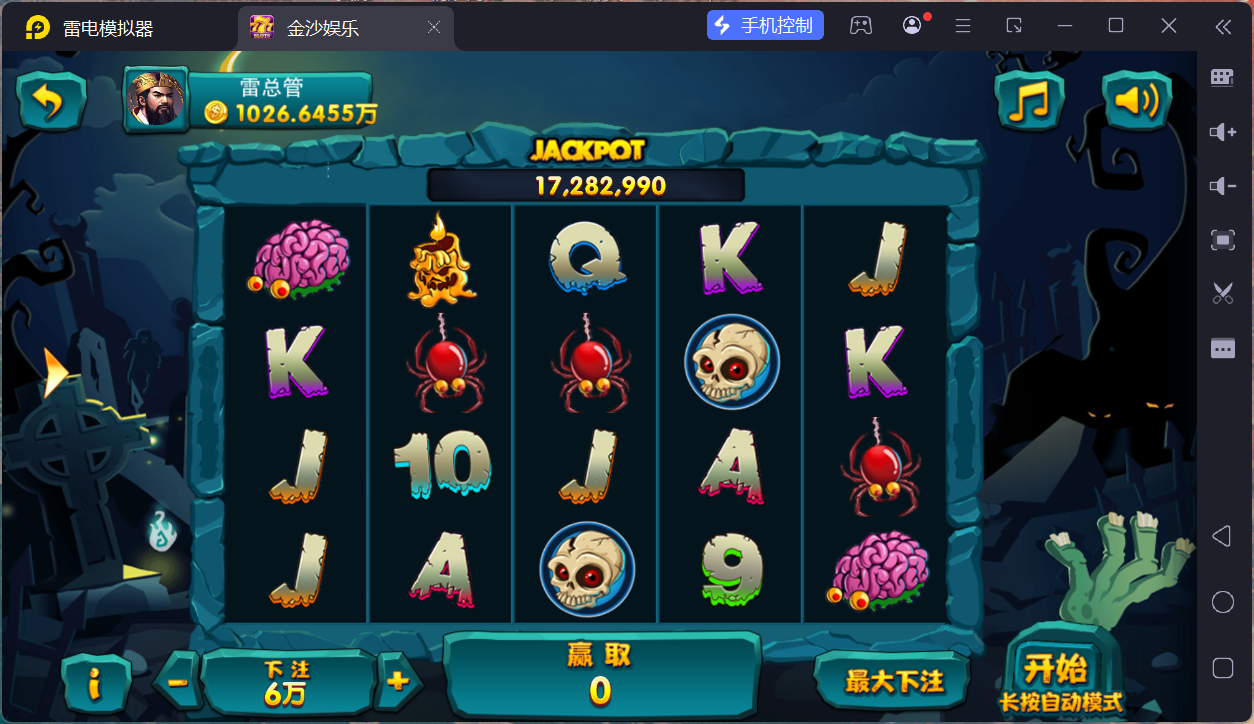Increase the bet with the plus button
1254x724 pixels.
click(x=398, y=682)
